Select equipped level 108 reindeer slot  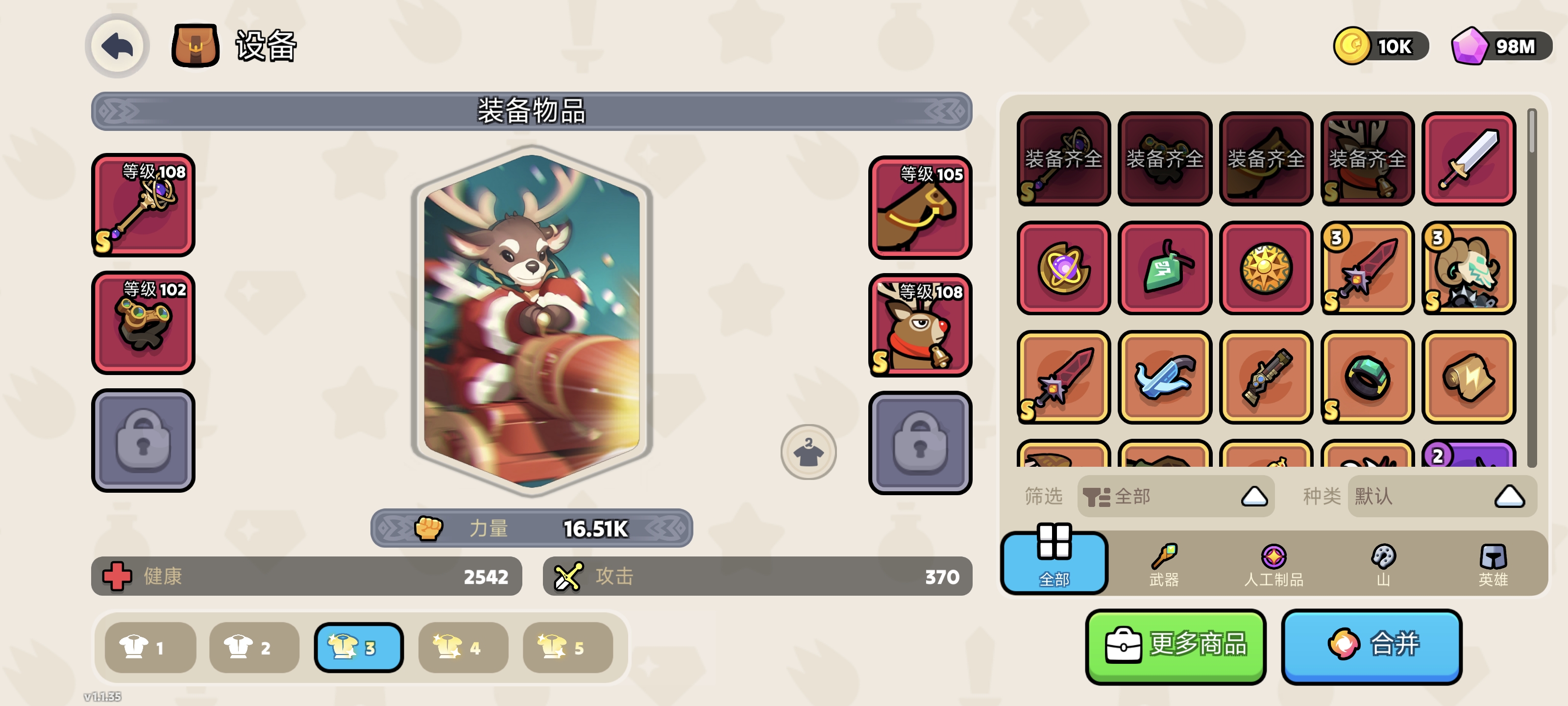tap(919, 325)
